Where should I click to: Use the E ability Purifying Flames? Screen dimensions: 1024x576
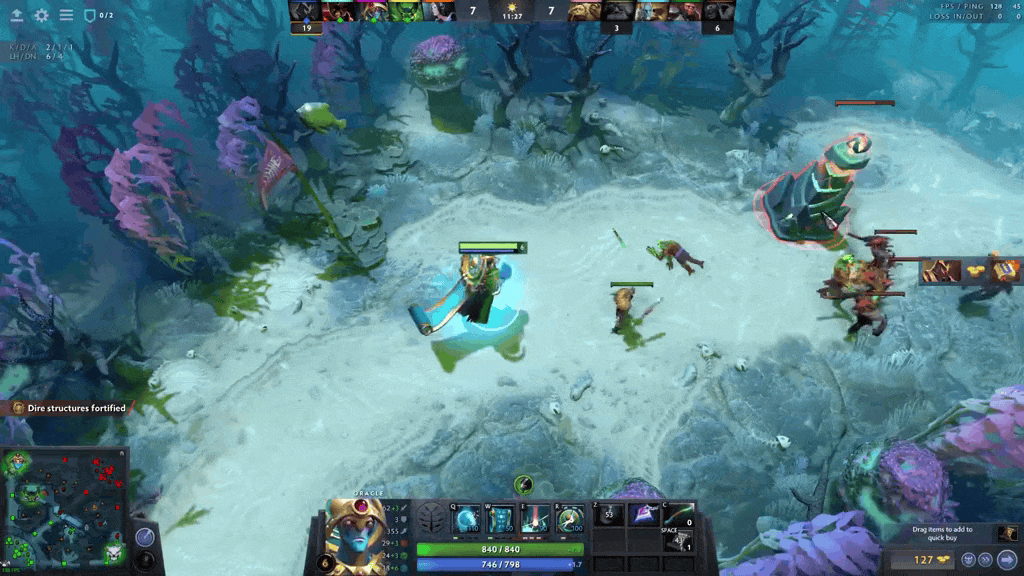coord(536,519)
